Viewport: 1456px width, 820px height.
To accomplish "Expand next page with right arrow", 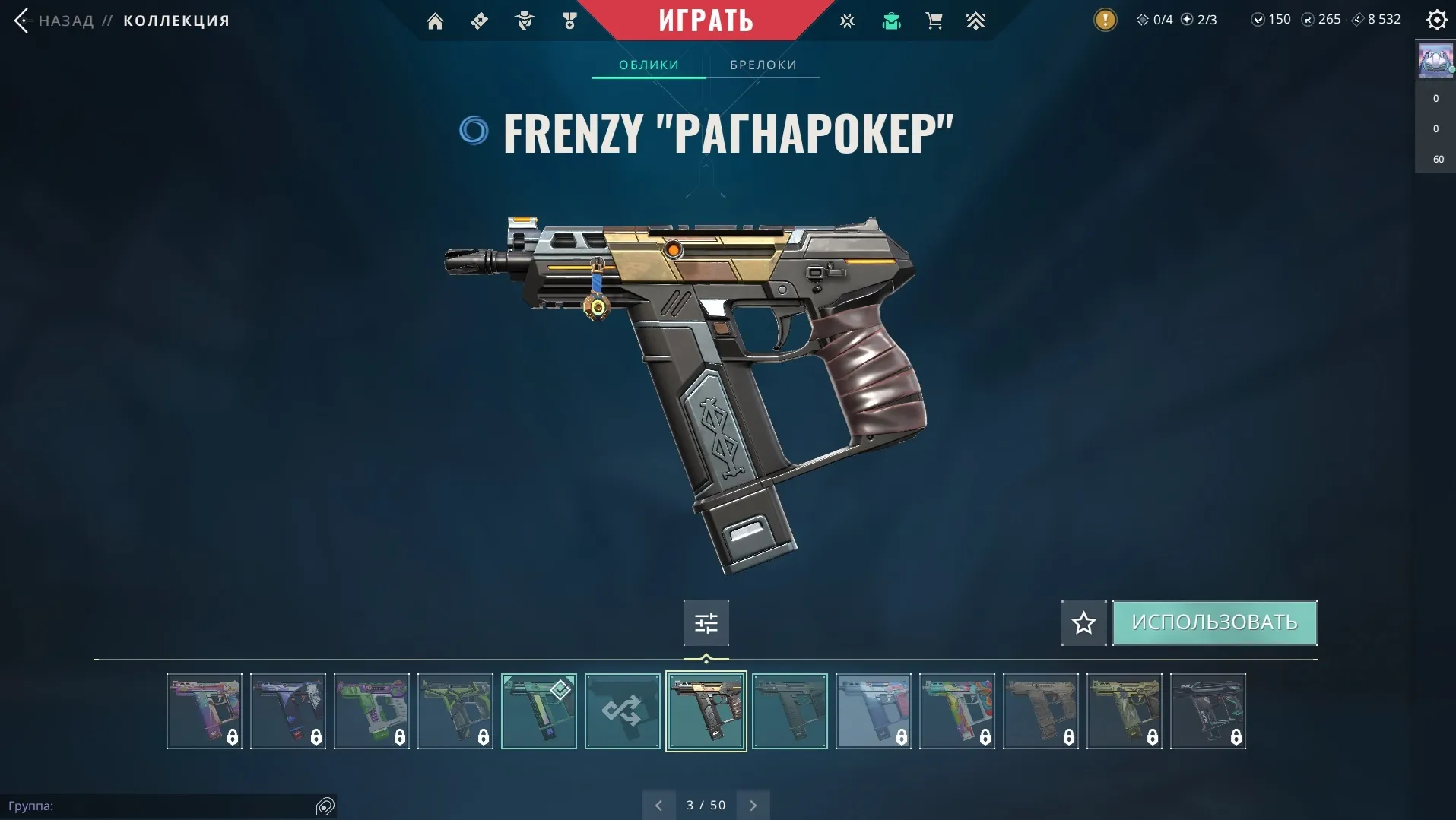I will pos(753,804).
